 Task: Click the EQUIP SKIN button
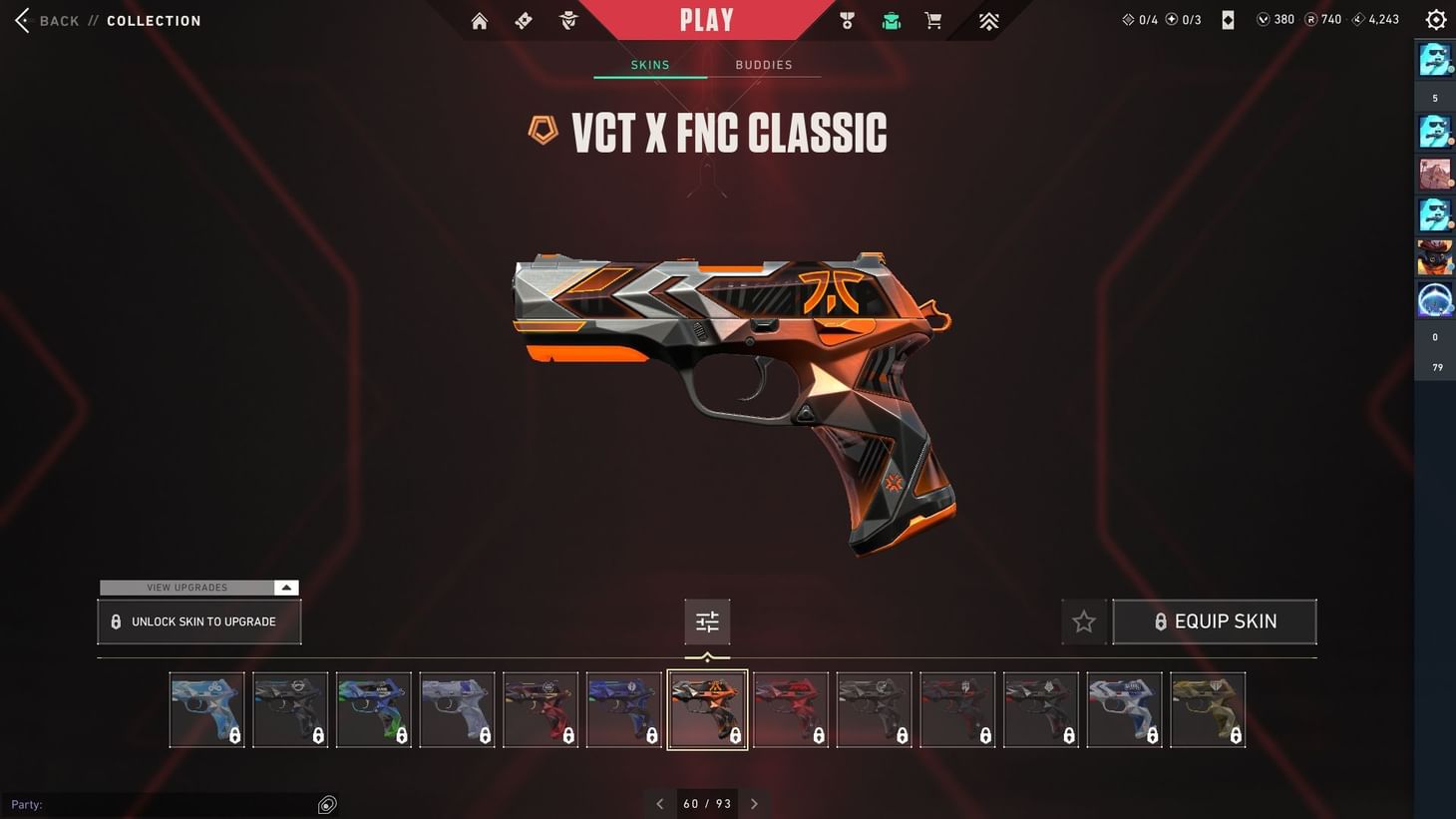click(x=1215, y=620)
